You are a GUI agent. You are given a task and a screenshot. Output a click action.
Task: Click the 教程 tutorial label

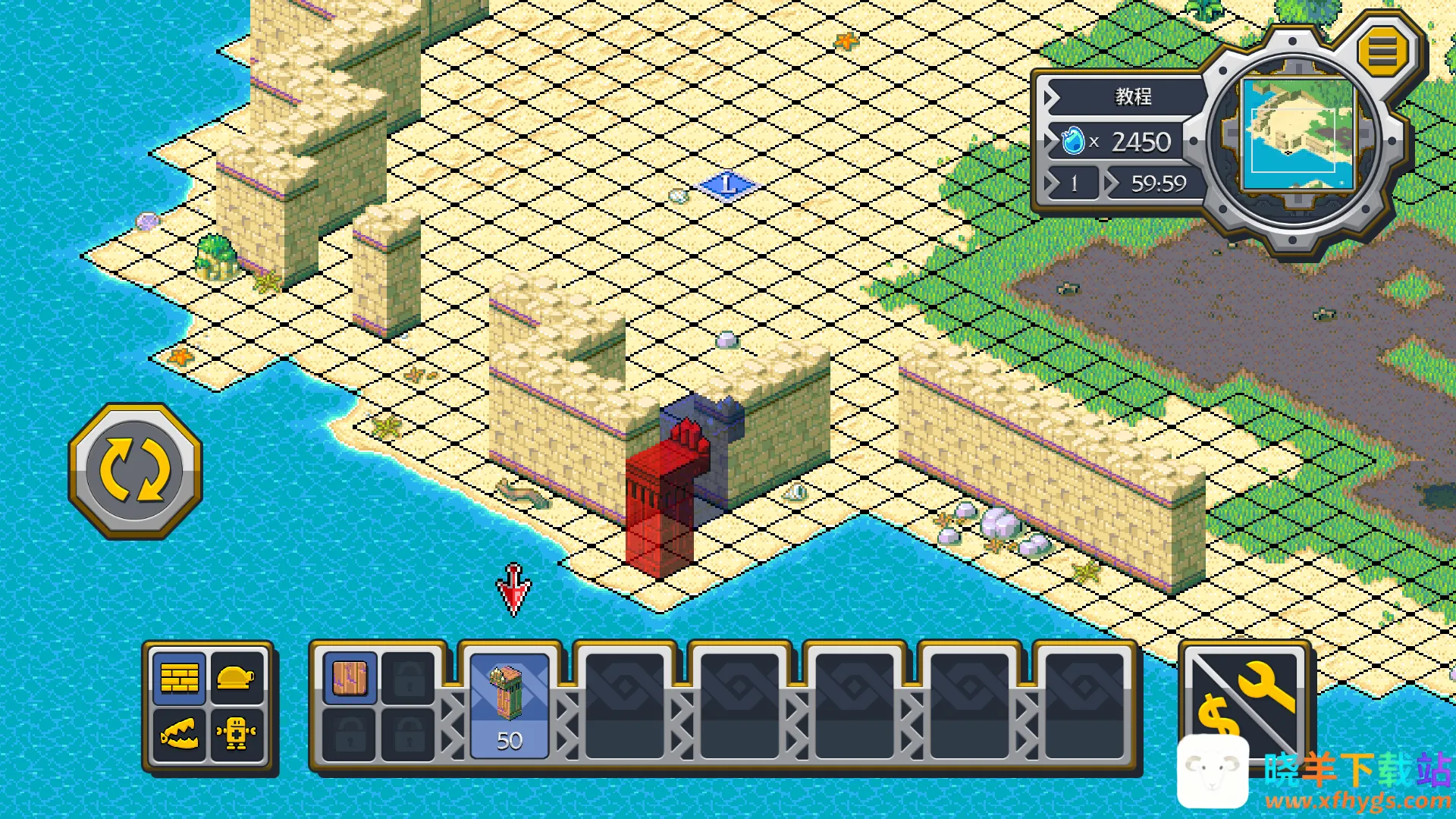coord(1133,96)
